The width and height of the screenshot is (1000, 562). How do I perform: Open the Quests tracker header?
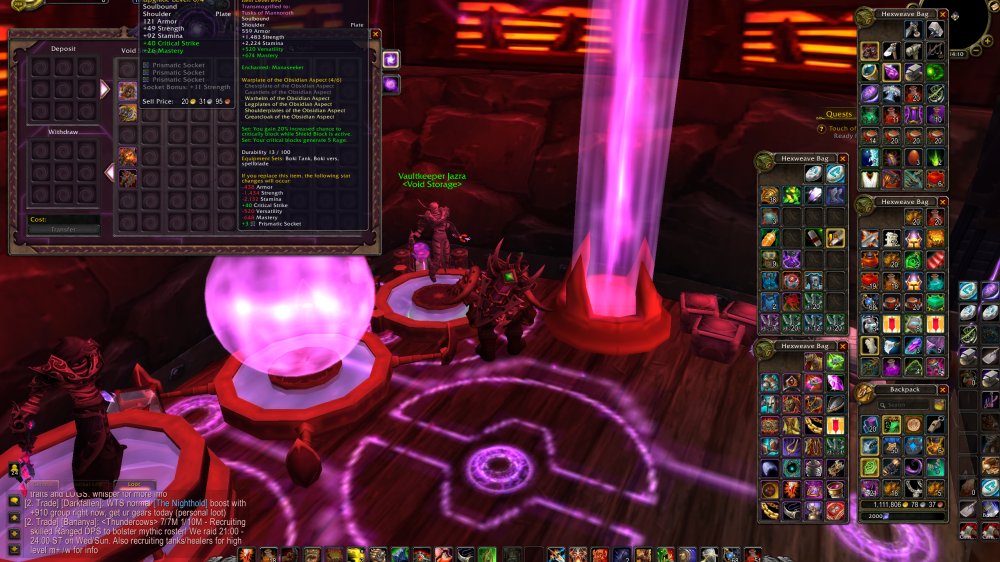point(839,114)
